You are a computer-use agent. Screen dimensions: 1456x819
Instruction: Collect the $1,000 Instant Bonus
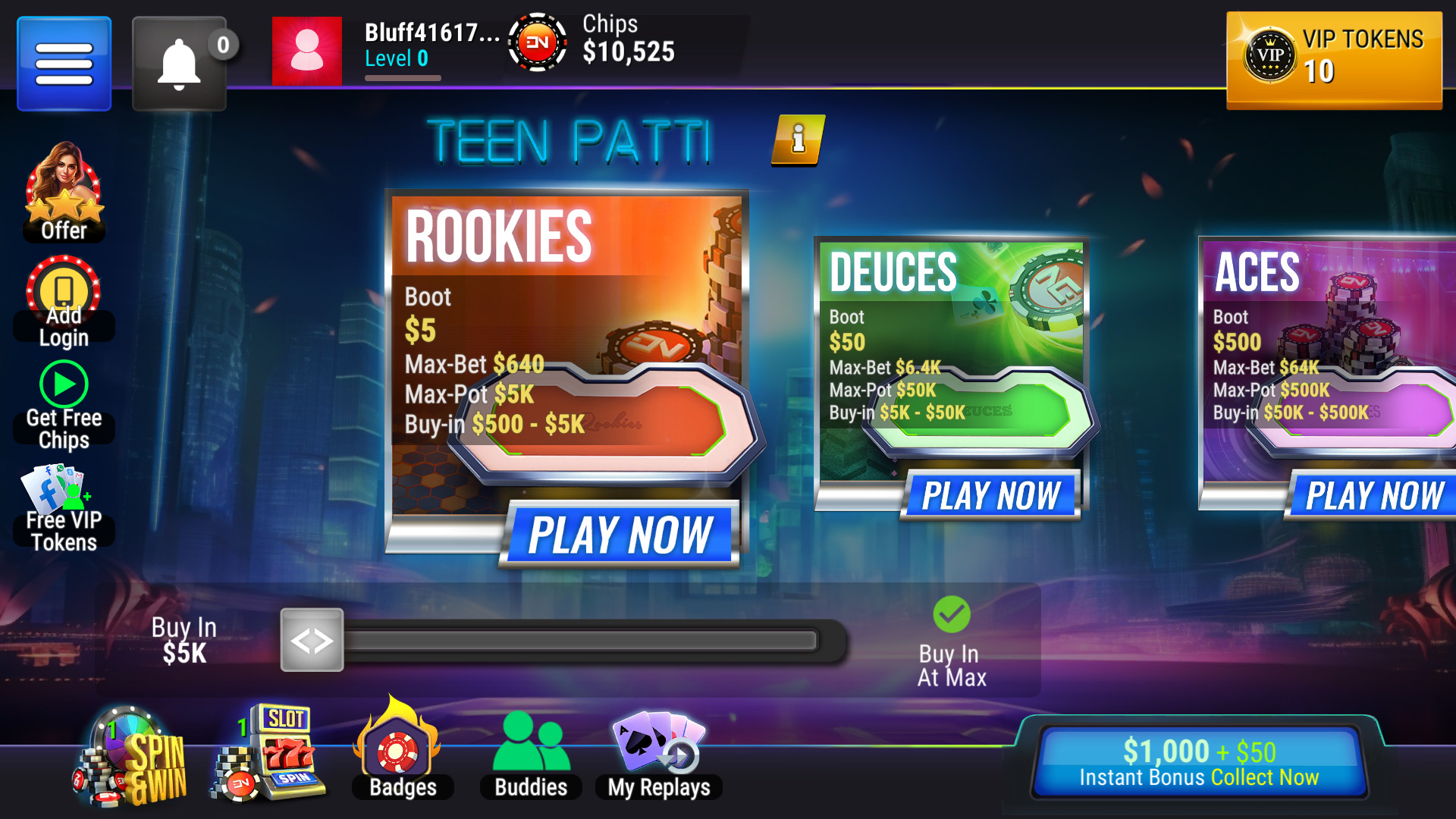[1198, 761]
